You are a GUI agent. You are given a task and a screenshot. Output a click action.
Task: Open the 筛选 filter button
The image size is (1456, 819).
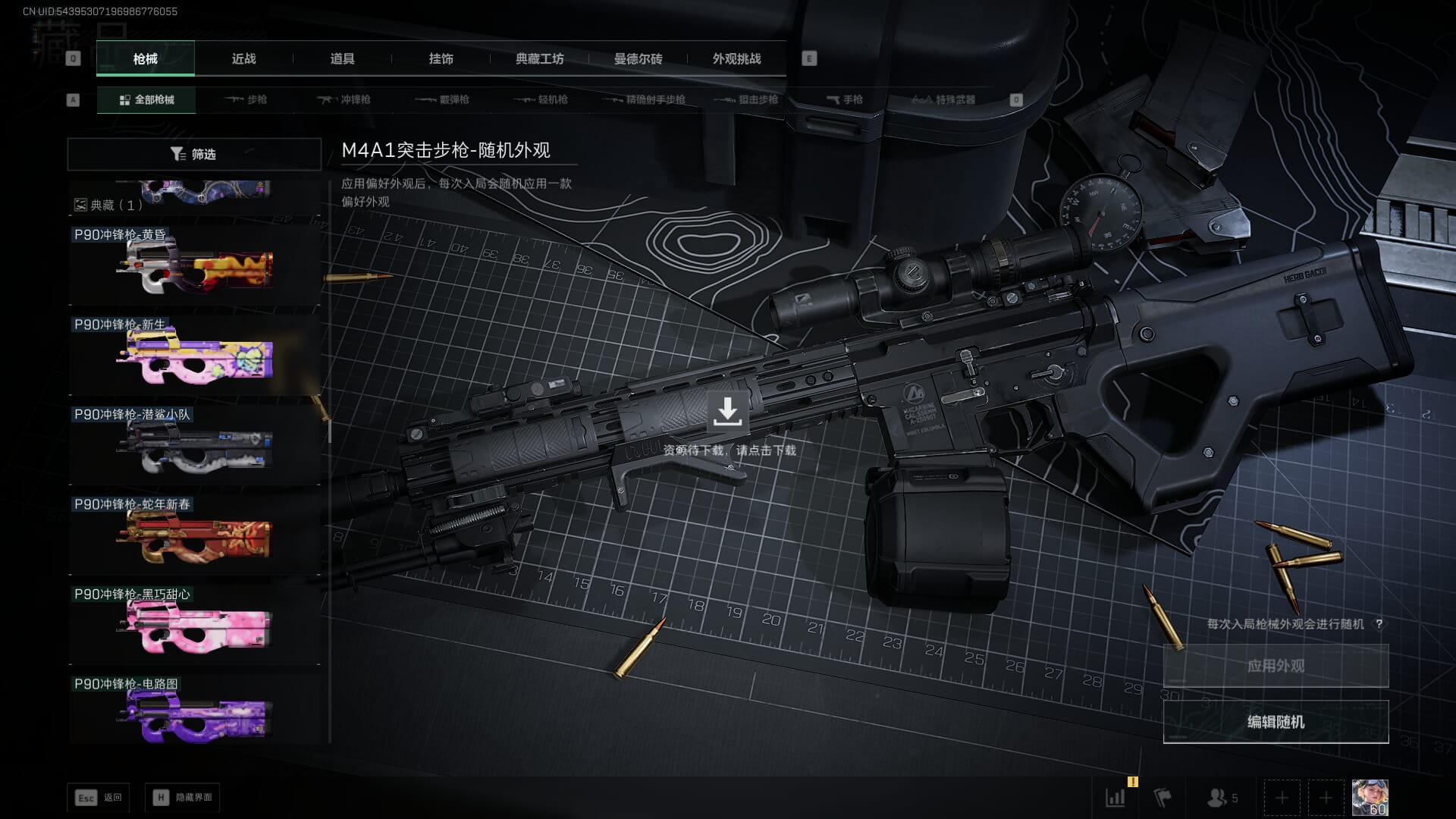tap(194, 154)
